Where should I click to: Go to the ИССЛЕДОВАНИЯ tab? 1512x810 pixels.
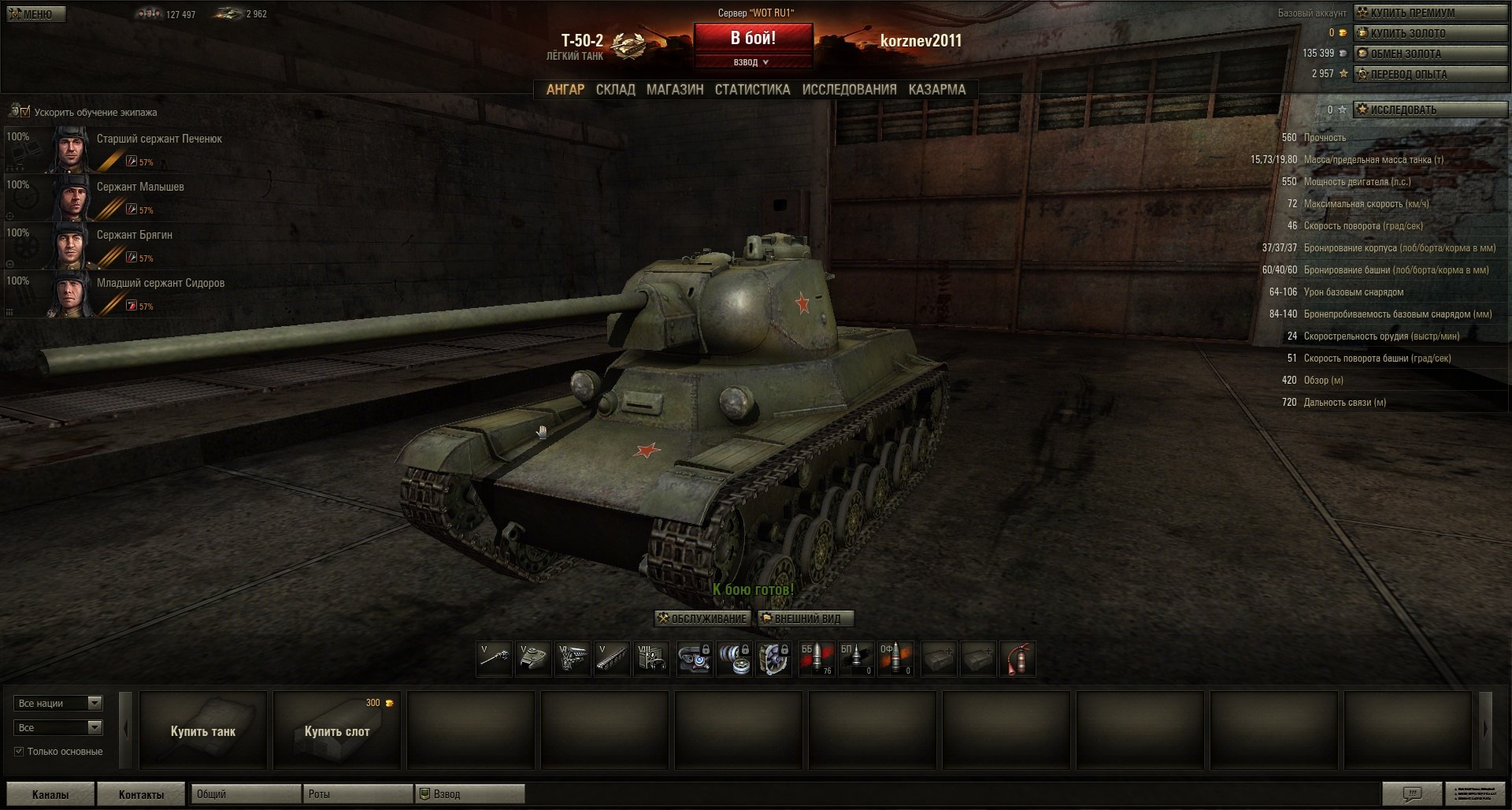[x=849, y=90]
